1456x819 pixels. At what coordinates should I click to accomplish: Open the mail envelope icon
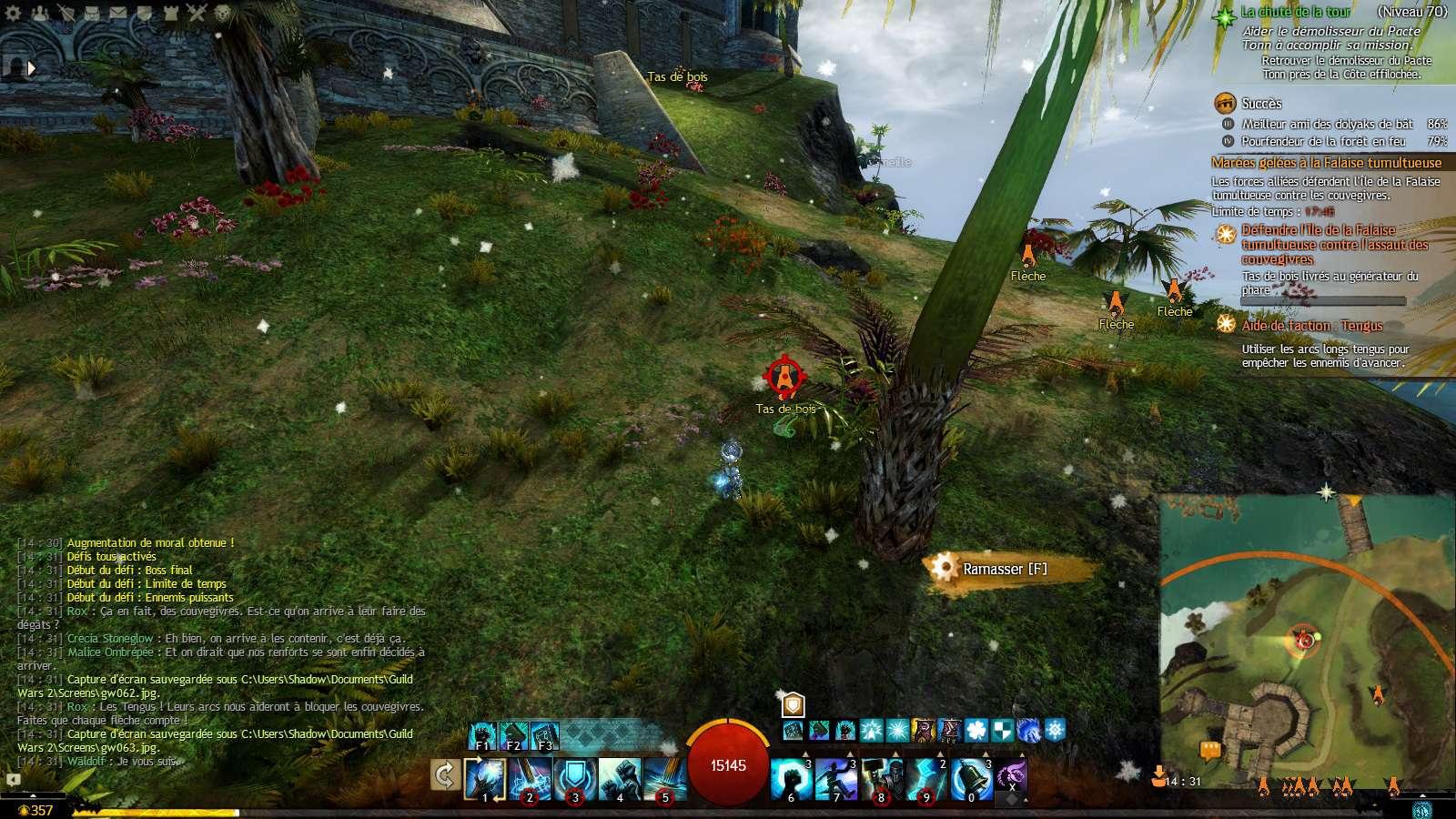pyautogui.click(x=118, y=13)
